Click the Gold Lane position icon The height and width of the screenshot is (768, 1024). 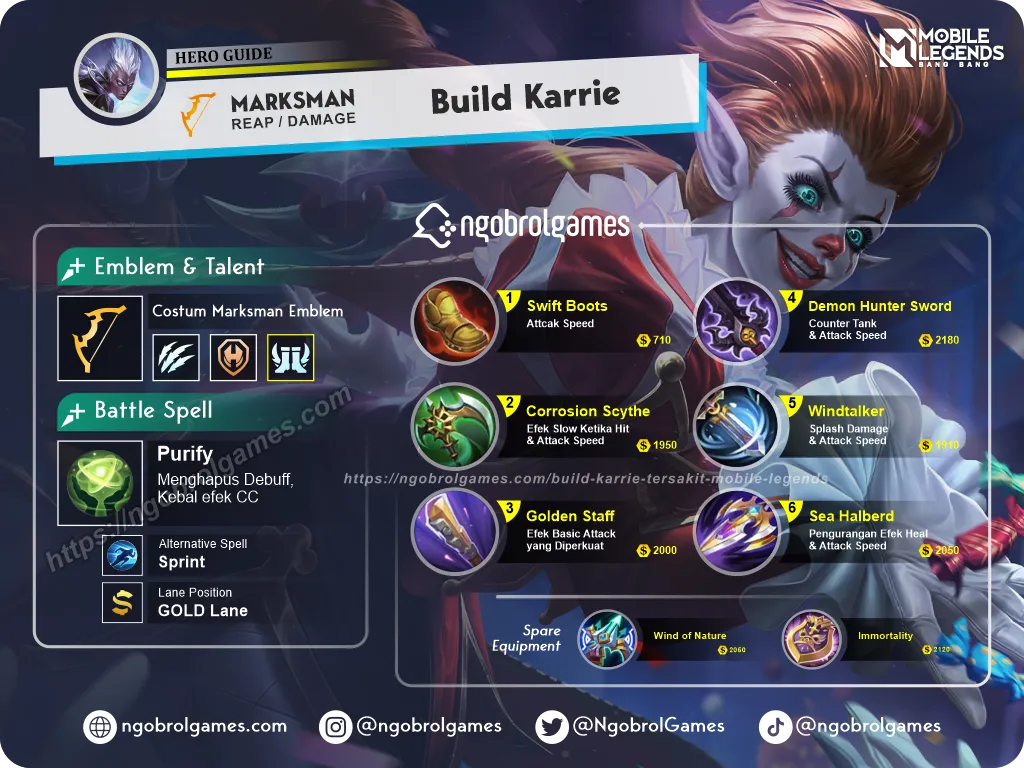point(122,602)
